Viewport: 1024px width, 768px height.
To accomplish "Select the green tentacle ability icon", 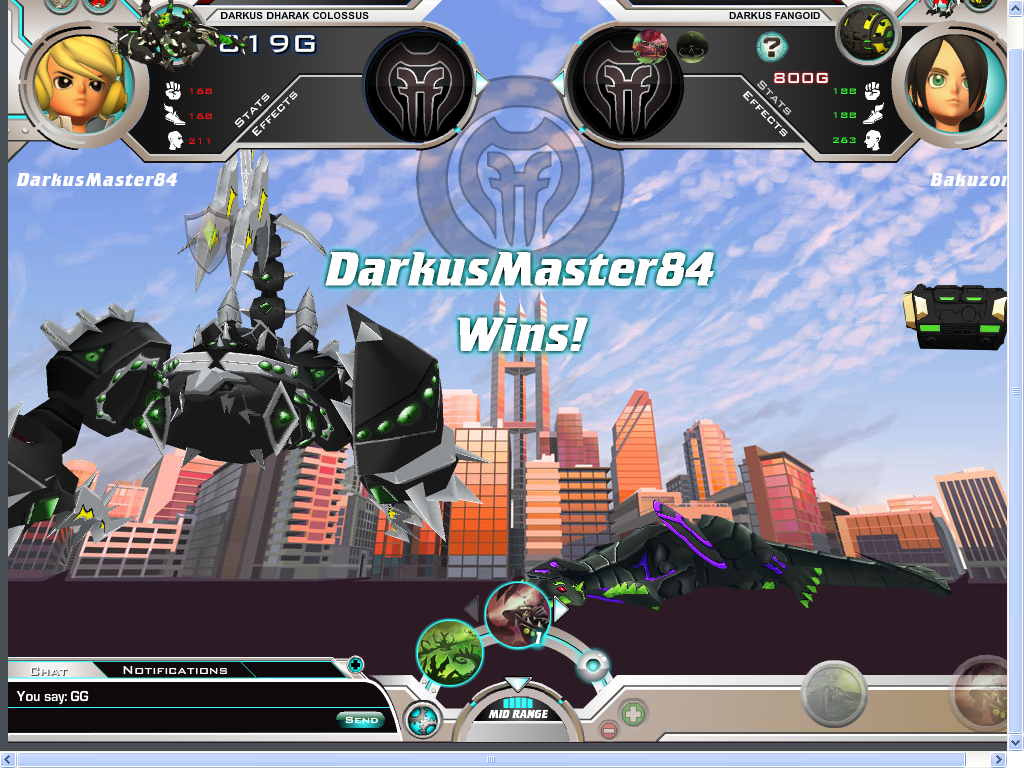I will (450, 653).
